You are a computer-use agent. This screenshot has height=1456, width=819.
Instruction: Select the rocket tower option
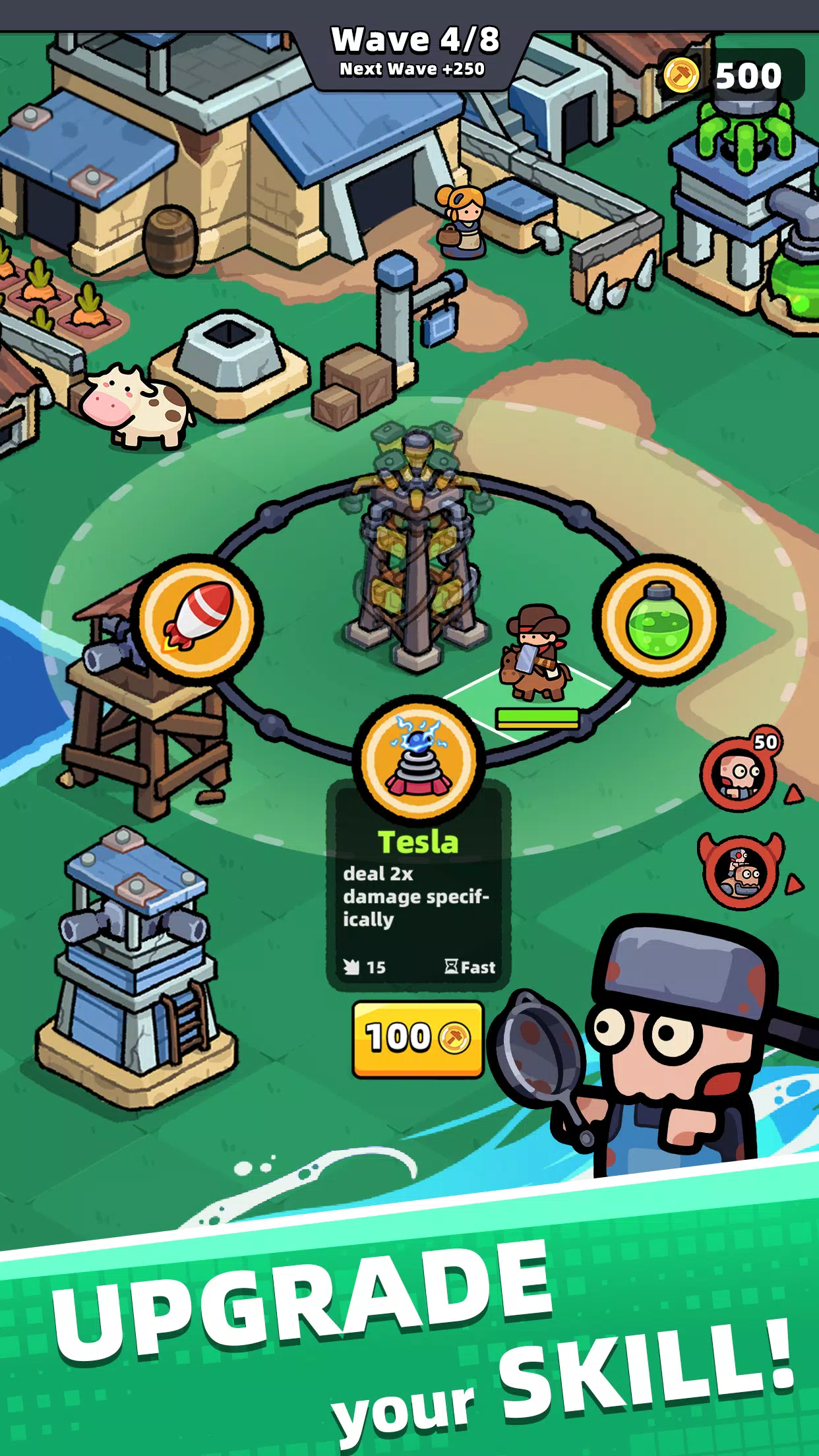197,619
